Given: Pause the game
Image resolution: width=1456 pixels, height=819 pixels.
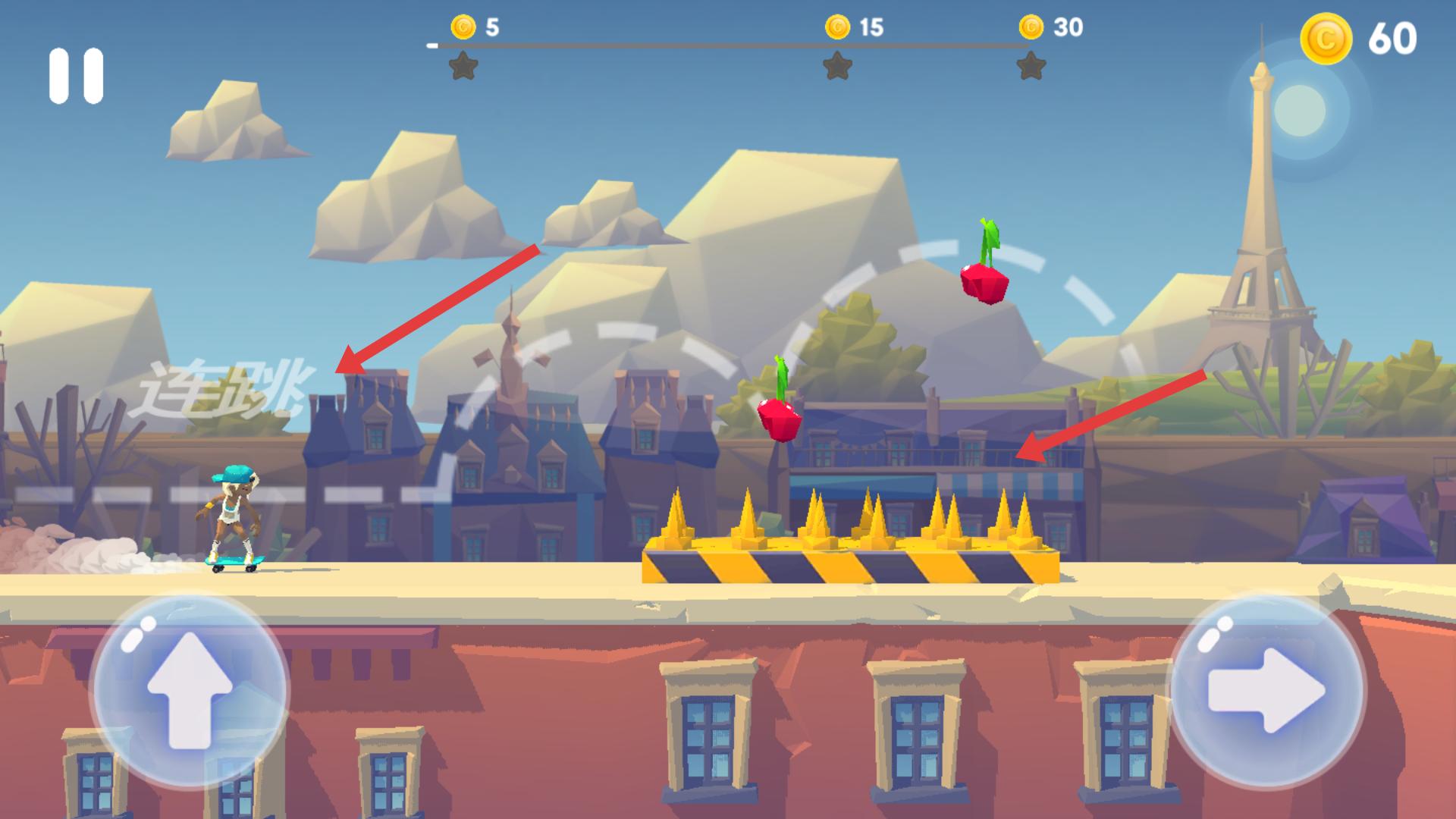Looking at the screenshot, I should pyautogui.click(x=76, y=76).
